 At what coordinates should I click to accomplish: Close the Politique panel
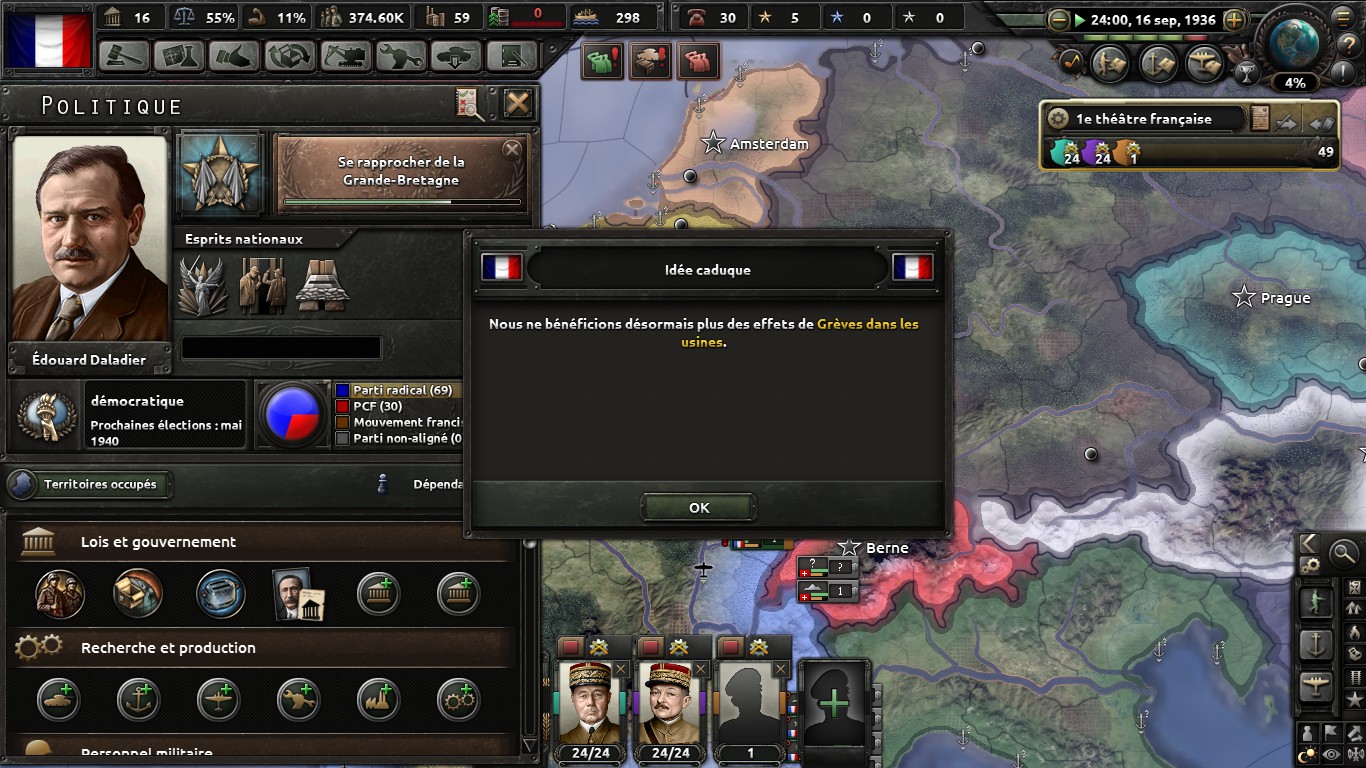click(x=517, y=103)
